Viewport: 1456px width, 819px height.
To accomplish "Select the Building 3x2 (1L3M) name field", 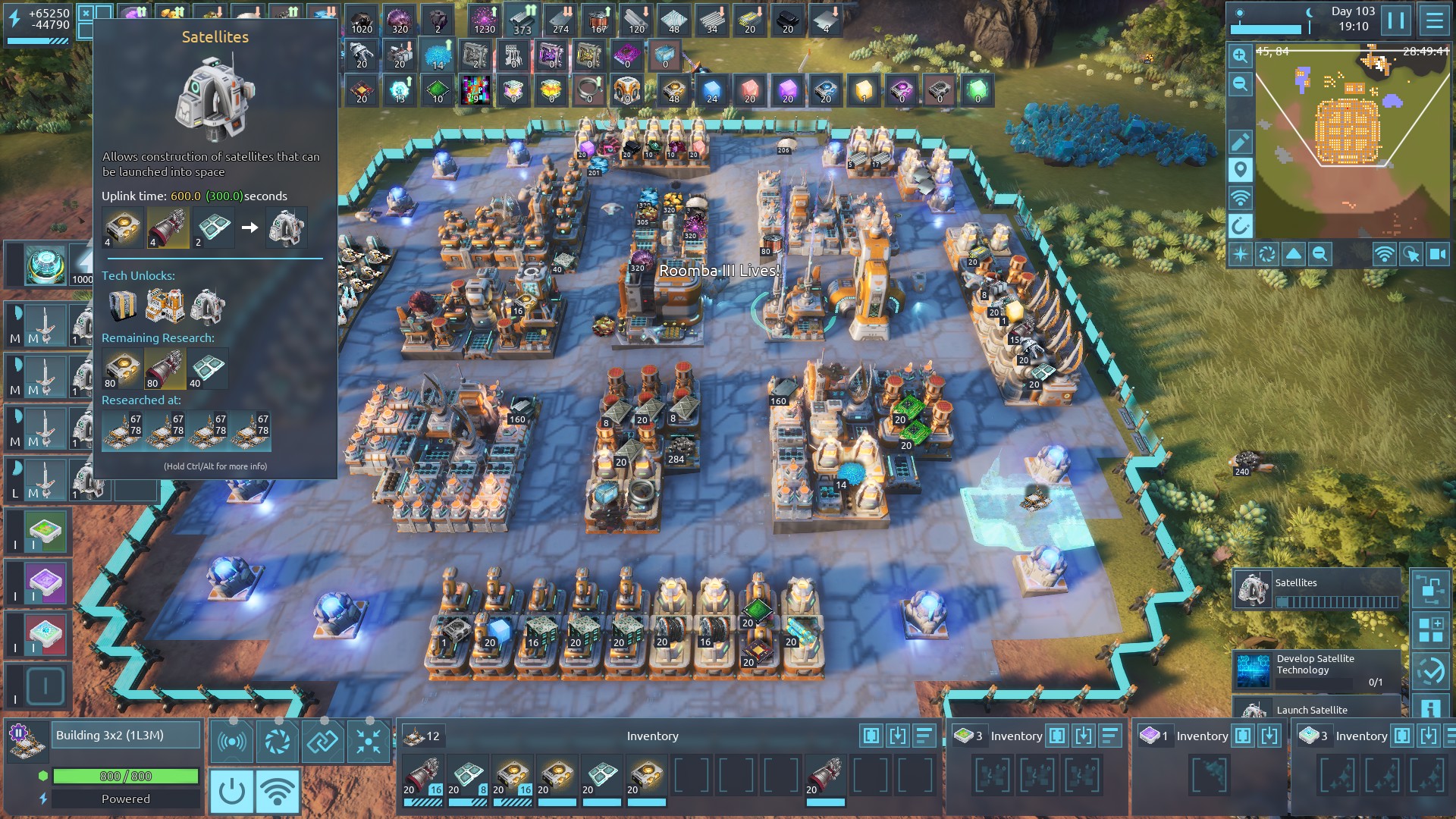I will [x=126, y=736].
